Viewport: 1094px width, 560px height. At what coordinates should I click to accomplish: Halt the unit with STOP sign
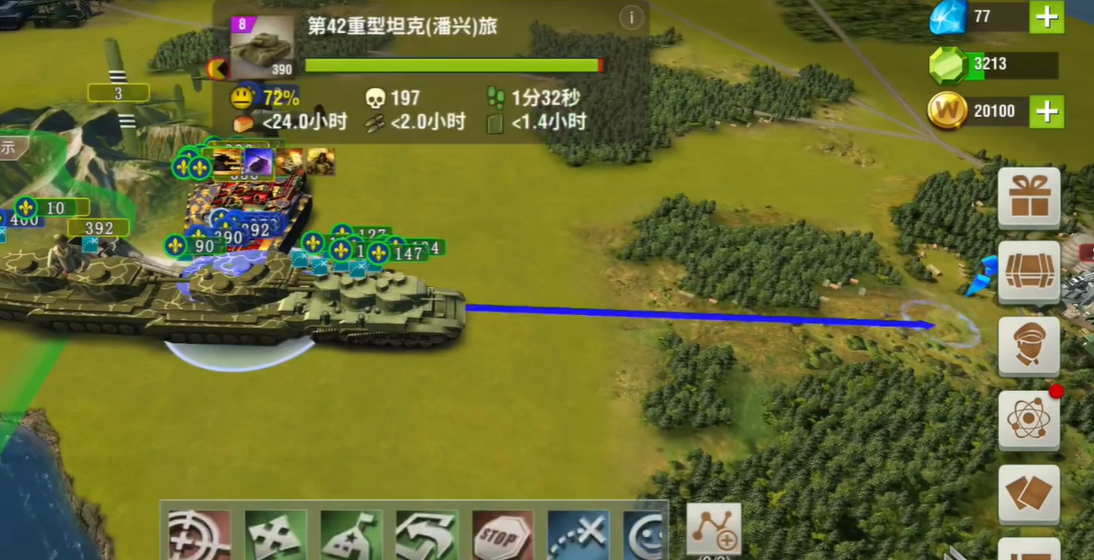coord(502,537)
